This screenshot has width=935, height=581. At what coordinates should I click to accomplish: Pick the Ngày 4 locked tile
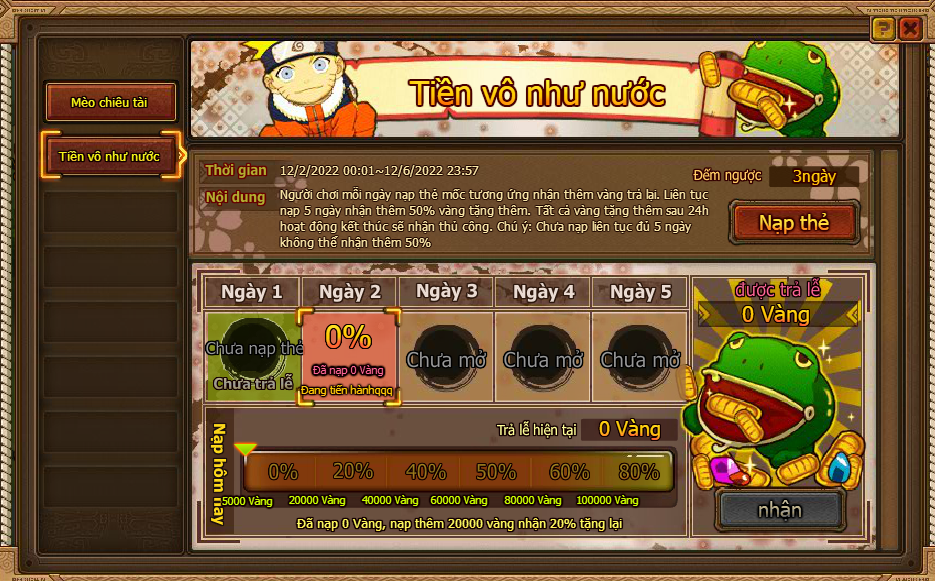pyautogui.click(x=543, y=357)
